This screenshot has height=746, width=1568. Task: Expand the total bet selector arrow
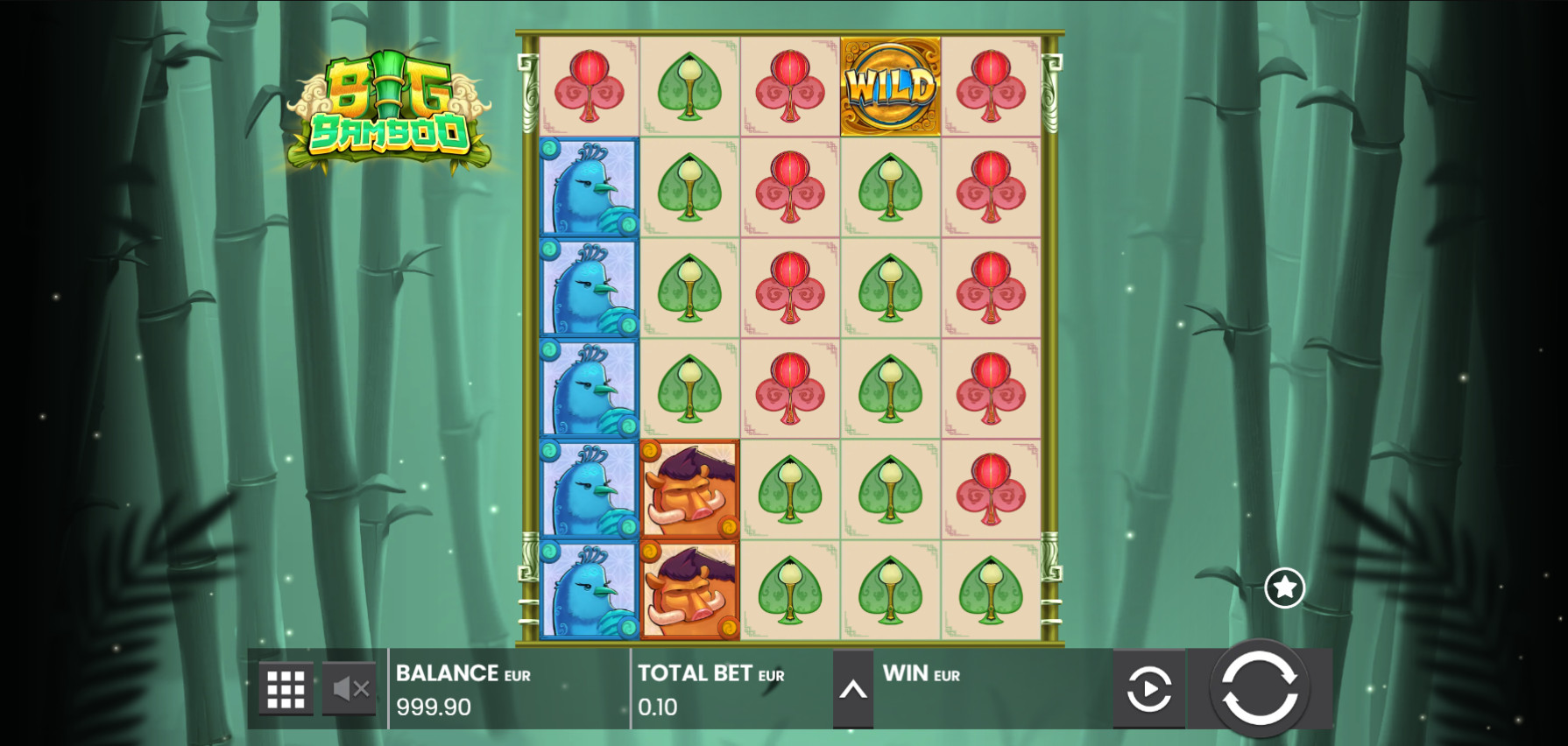point(853,689)
